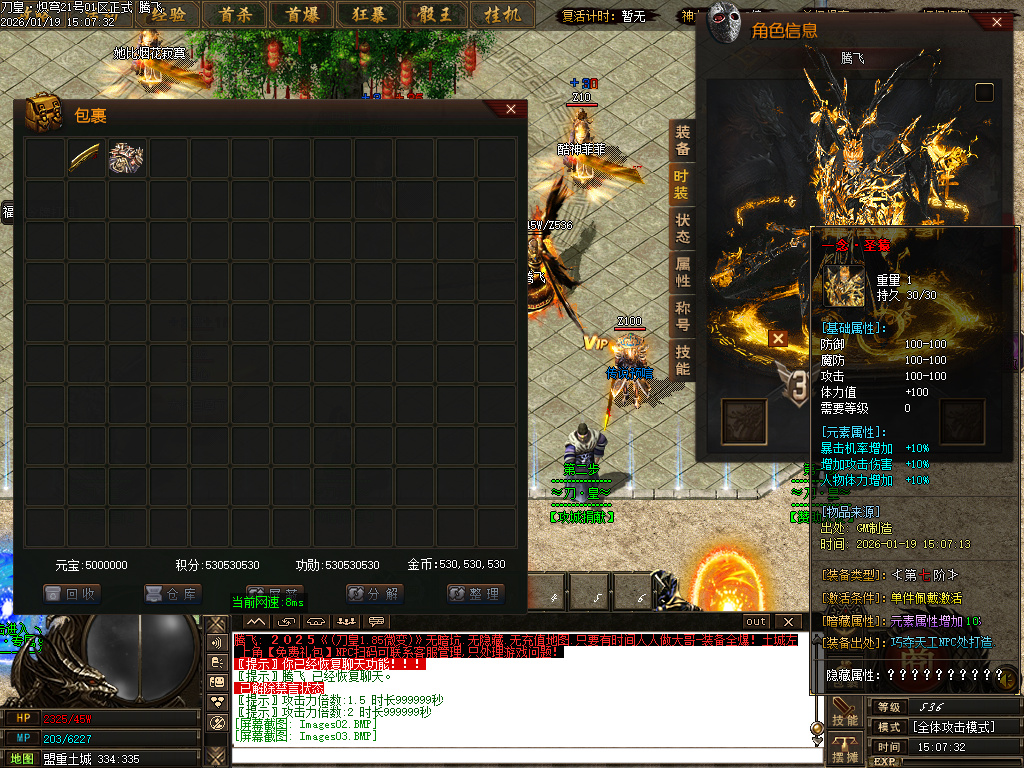Show the 称号 titles tab
The height and width of the screenshot is (768, 1024).
(x=683, y=316)
